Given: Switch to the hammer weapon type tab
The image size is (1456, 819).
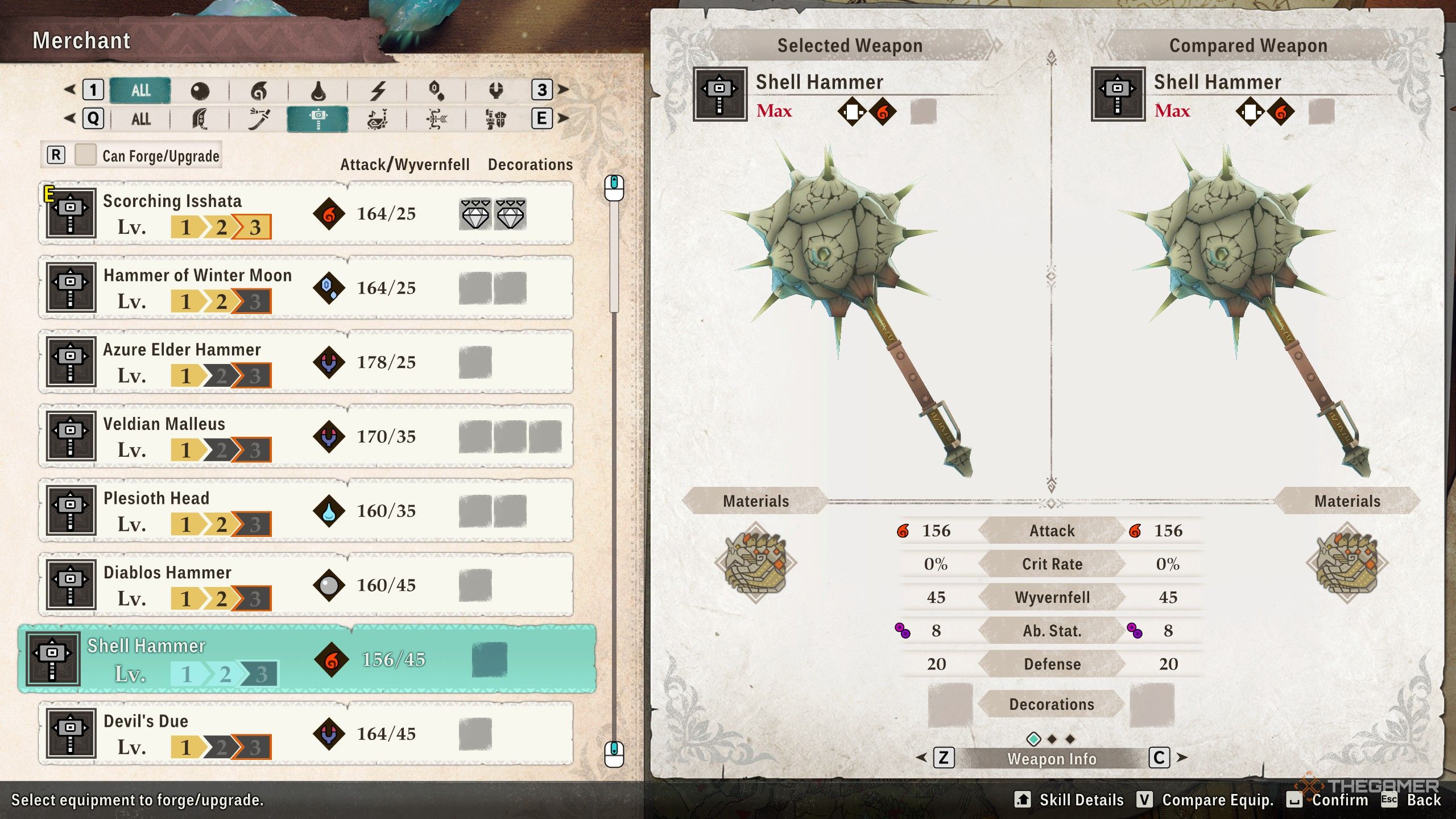Looking at the screenshot, I should [317, 118].
